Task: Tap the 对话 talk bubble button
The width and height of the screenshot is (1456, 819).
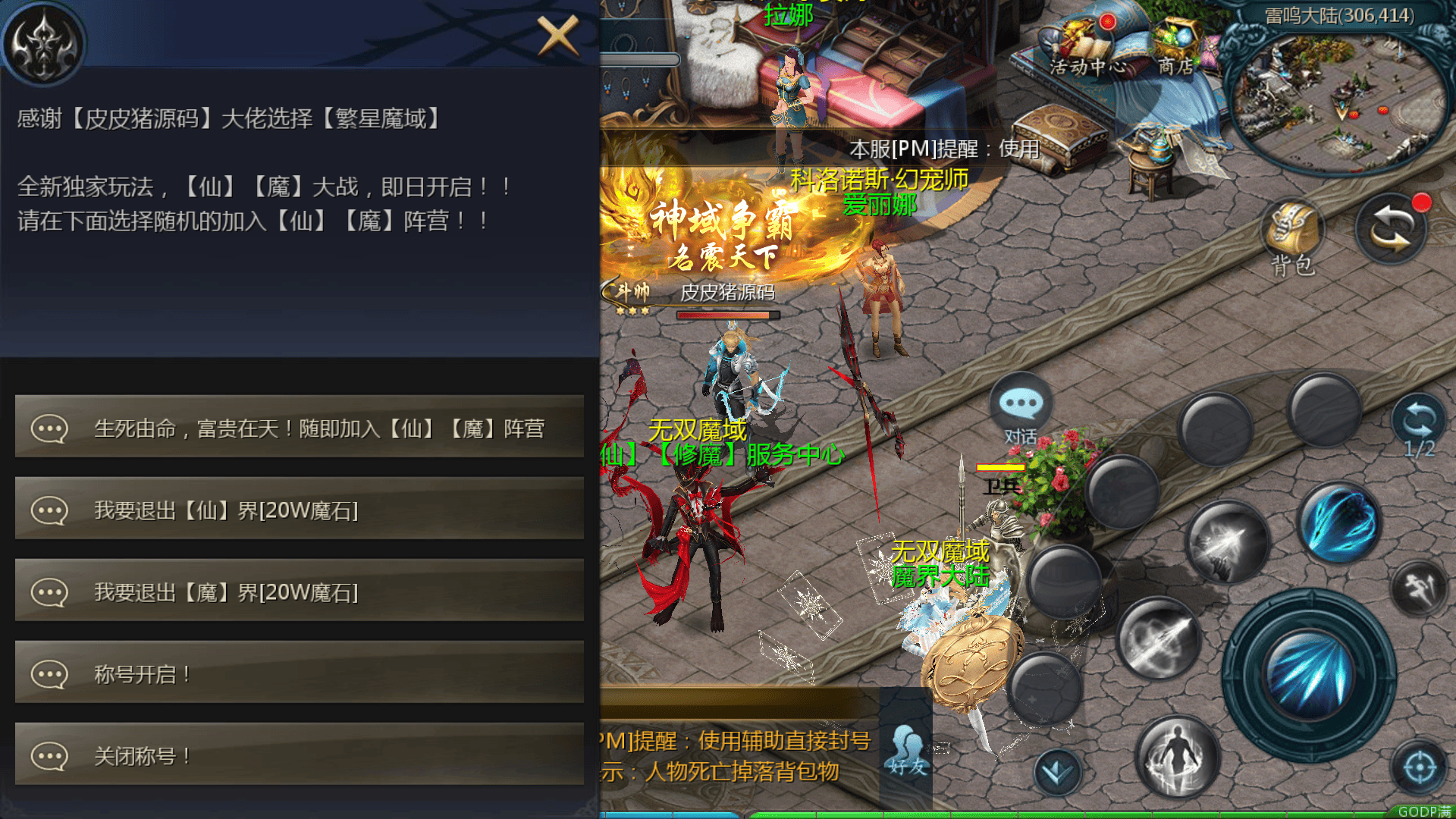Action: pyautogui.click(x=1021, y=409)
